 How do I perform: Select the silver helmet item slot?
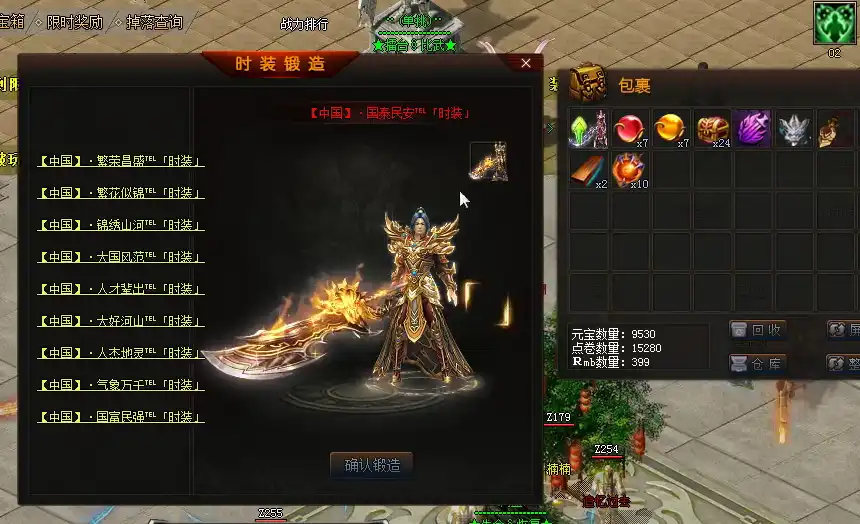pyautogui.click(x=794, y=129)
